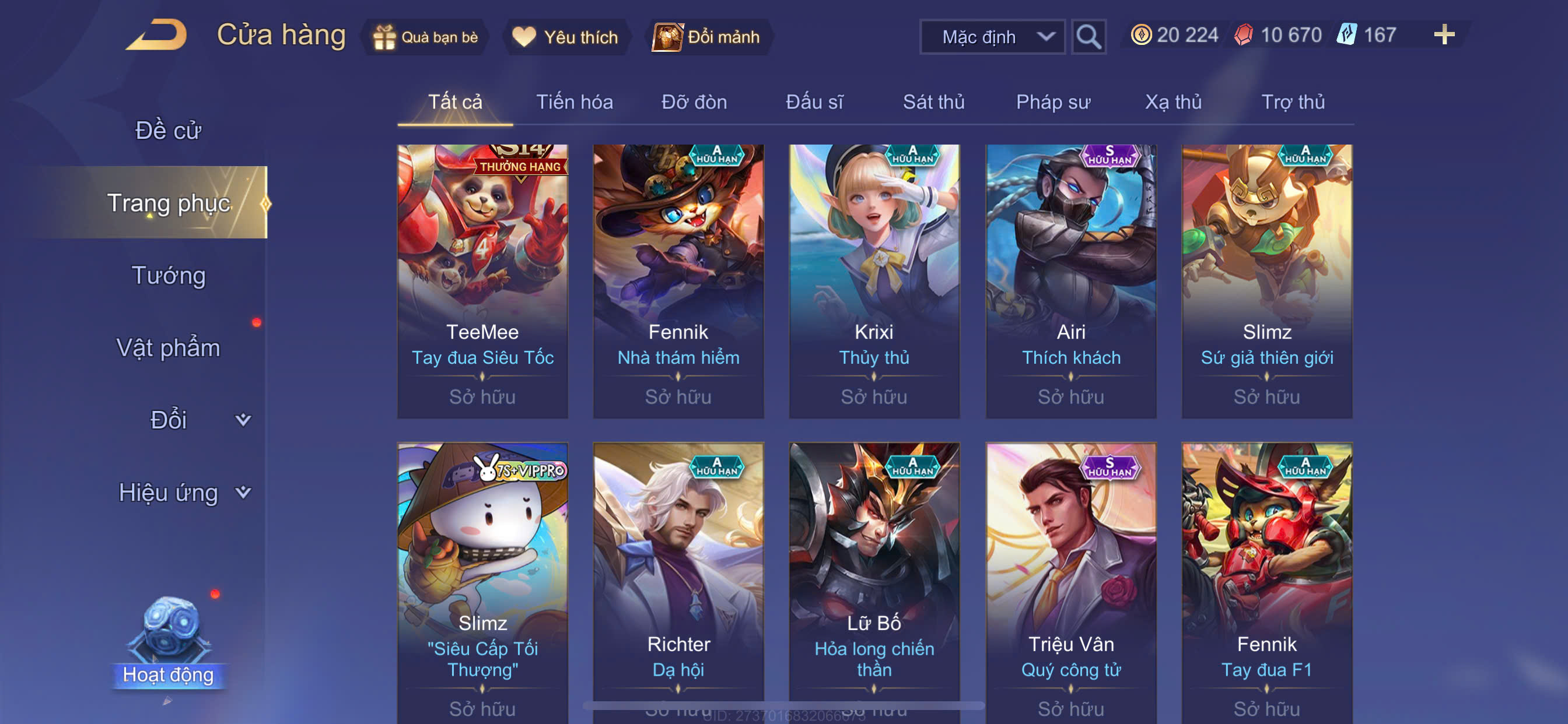This screenshot has height=724, width=1568.
Task: Switch to the Đỡ đòn tab
Action: tap(694, 101)
